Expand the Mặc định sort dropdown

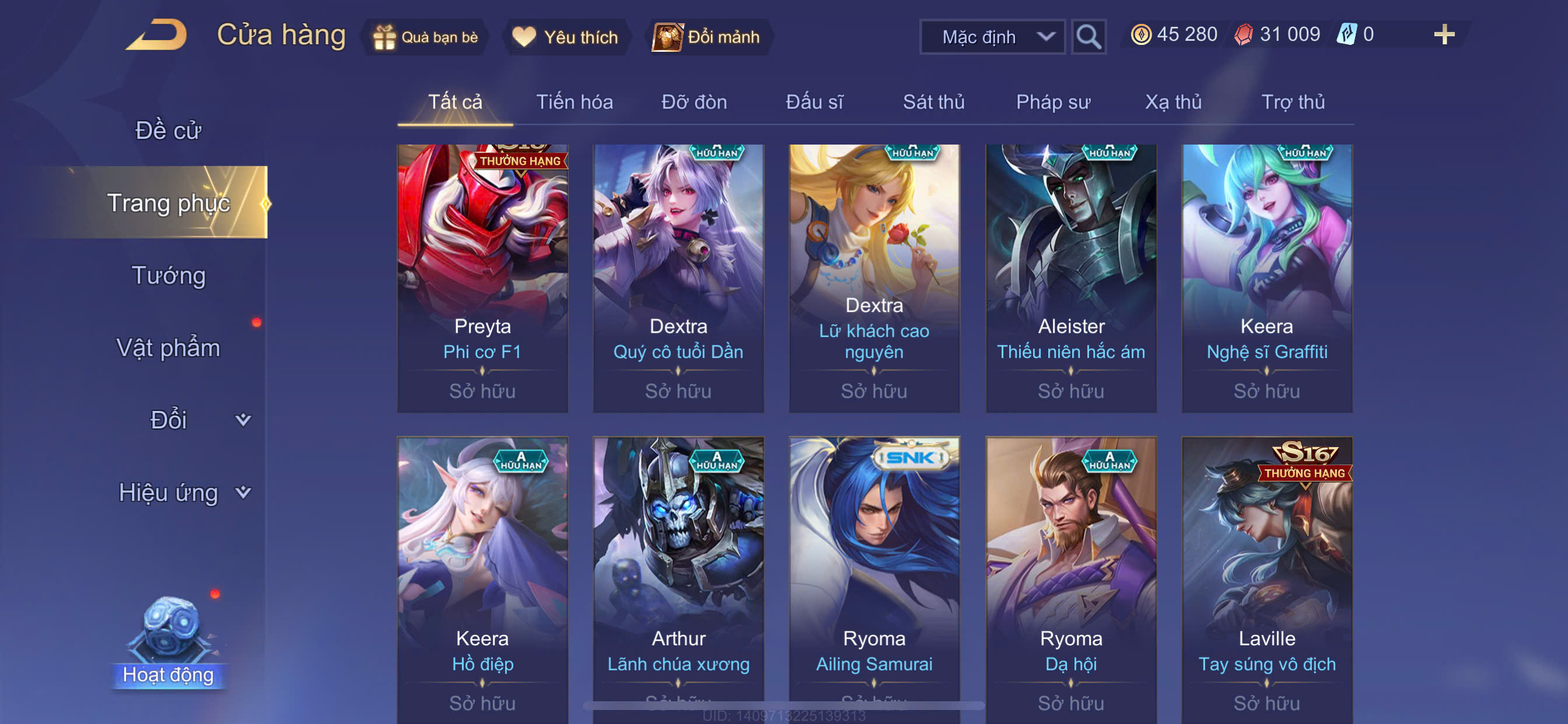(x=992, y=37)
